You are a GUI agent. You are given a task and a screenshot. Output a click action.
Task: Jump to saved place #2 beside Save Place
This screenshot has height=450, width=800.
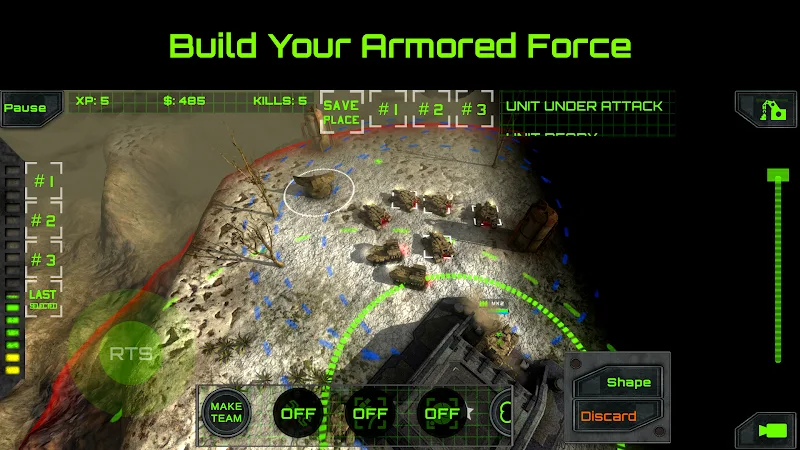[431, 110]
